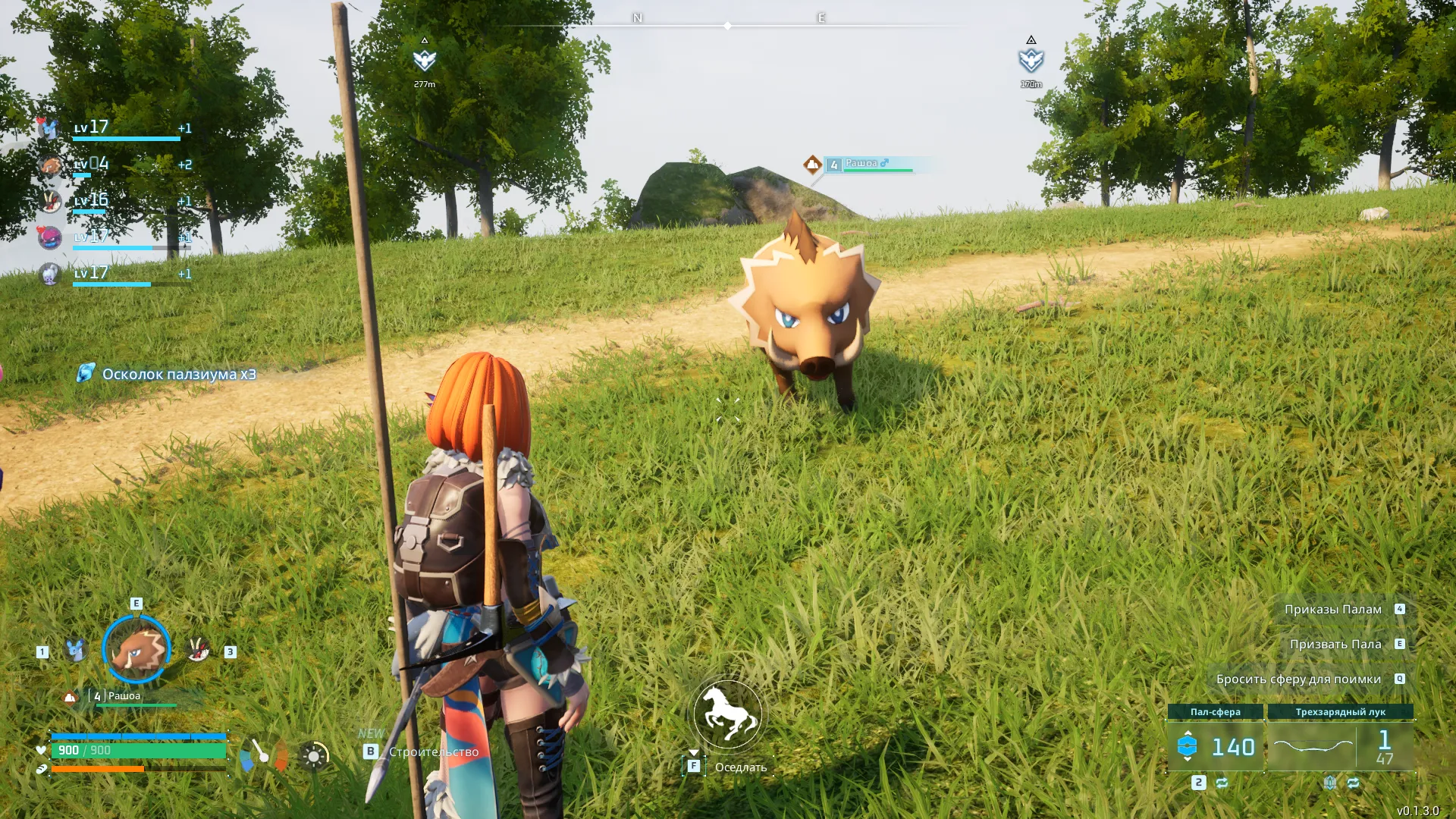1456x819 pixels.
Task: Click the compass waypoint marker showing 277m
Action: click(425, 61)
